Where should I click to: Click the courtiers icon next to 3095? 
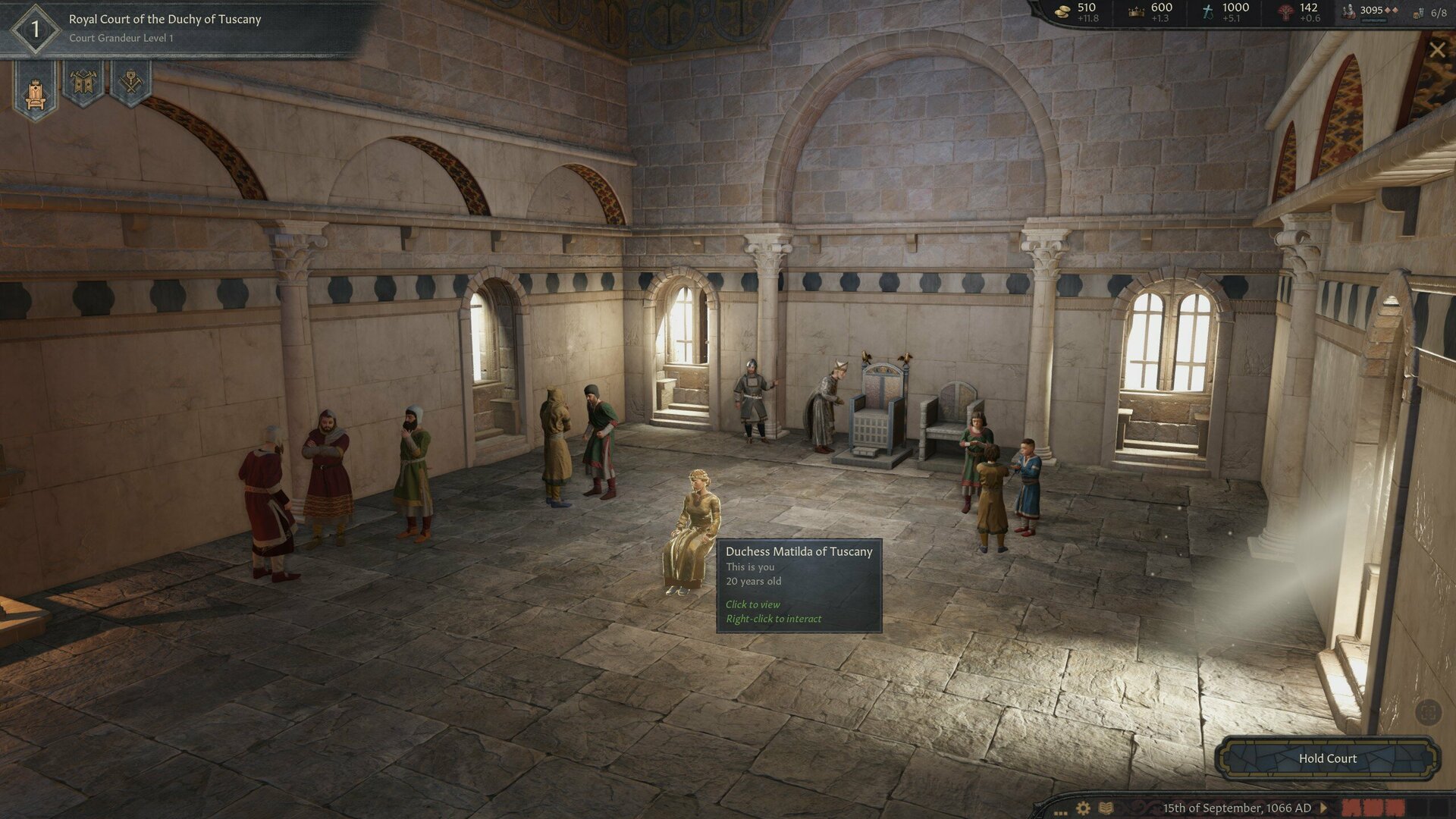[x=1348, y=10]
